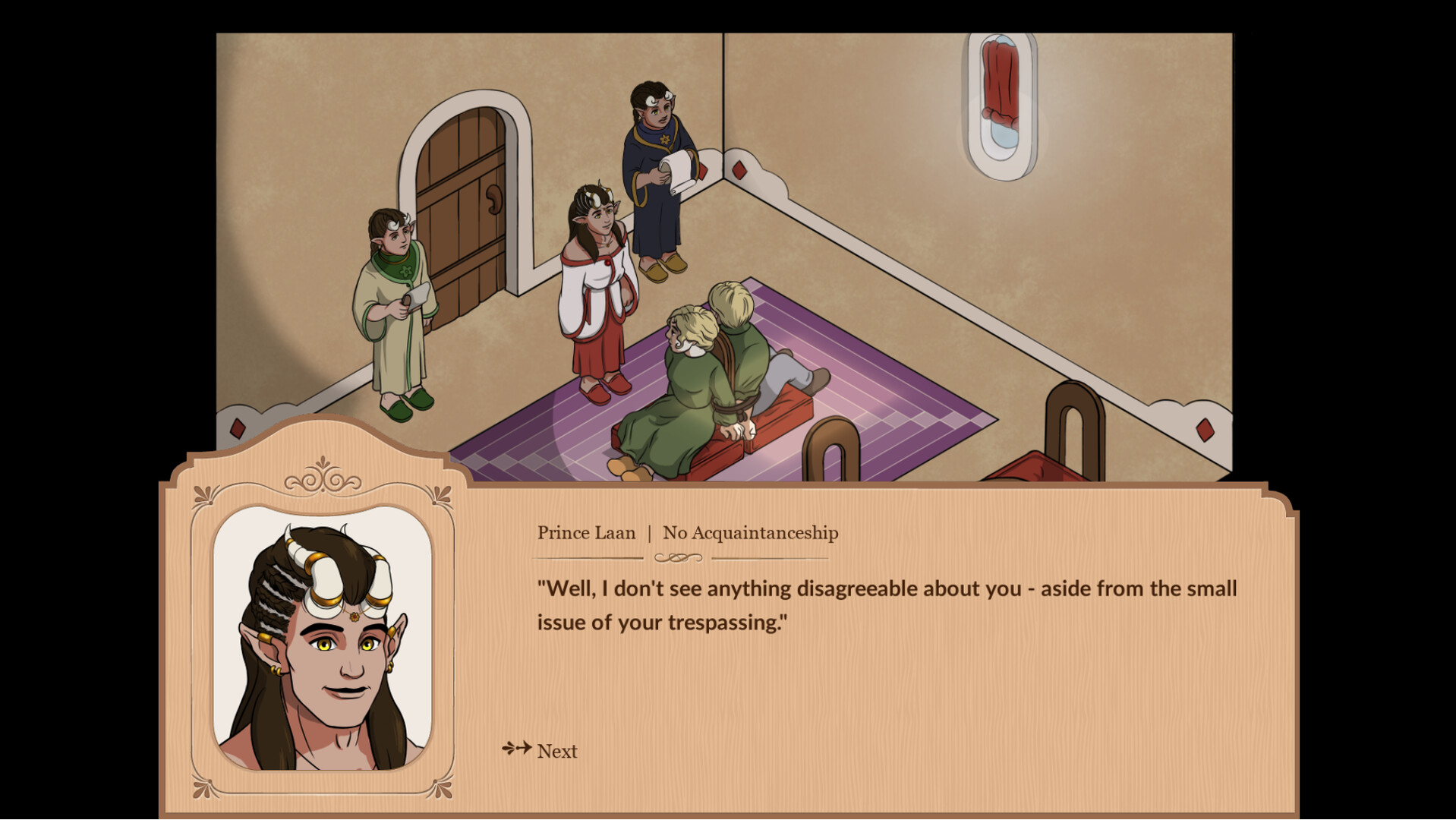The height and width of the screenshot is (820, 1456).
Task: Select the Prince Laan name label
Action: [x=586, y=533]
